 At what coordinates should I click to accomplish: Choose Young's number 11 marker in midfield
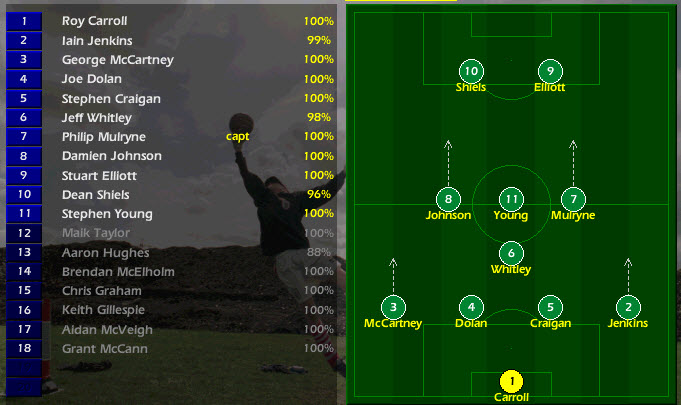[511, 199]
